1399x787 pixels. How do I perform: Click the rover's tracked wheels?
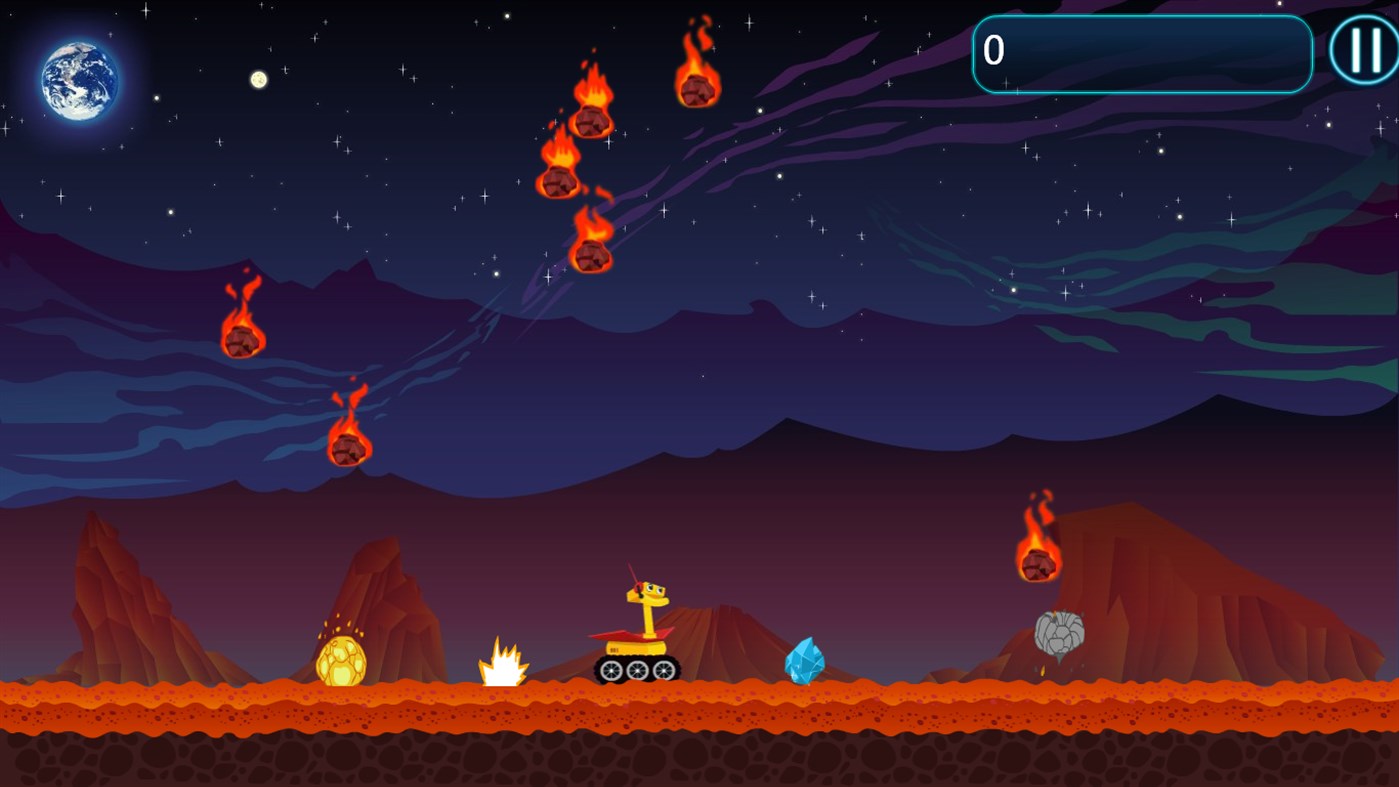637,668
